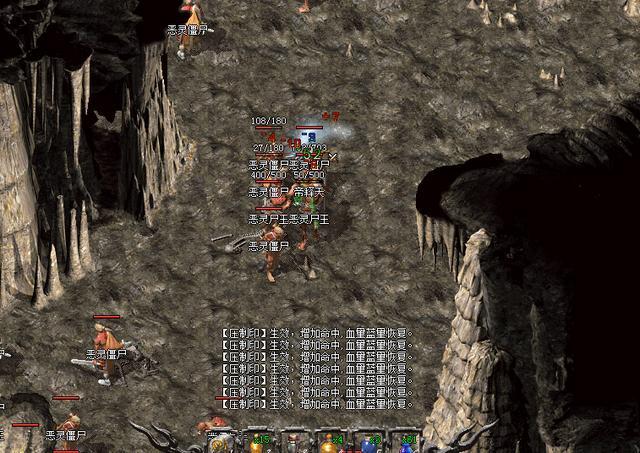The image size is (640, 453).
Task: Select the yellow potion stack of 15
Action: coord(254,445)
